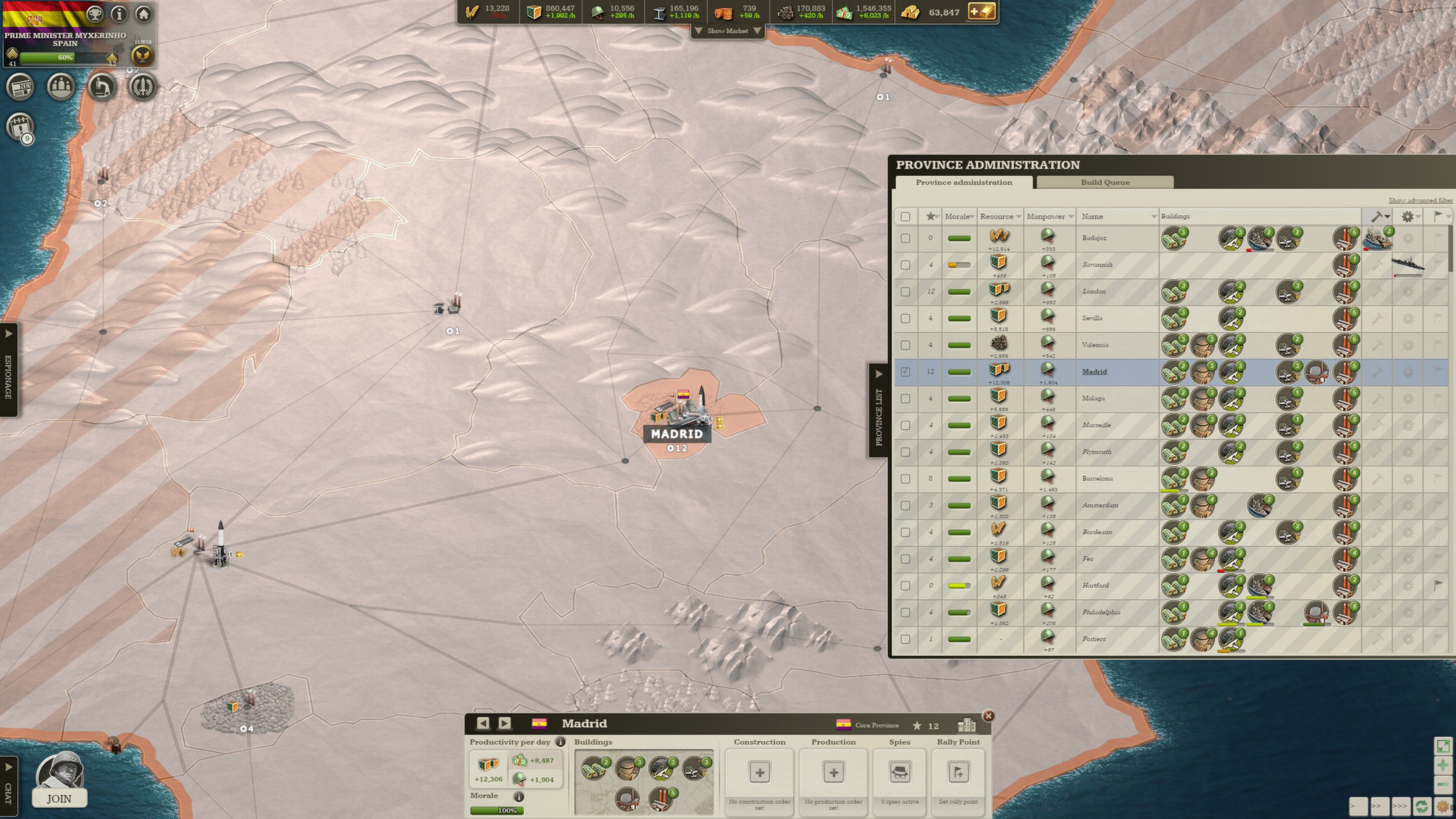Switch to the Build Queue tab

1104,182
